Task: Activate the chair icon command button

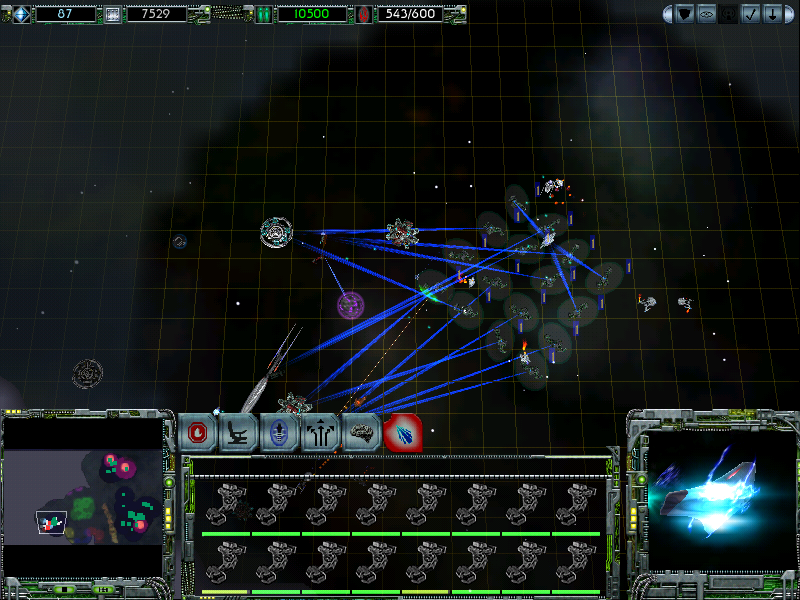Action: pyautogui.click(x=239, y=432)
